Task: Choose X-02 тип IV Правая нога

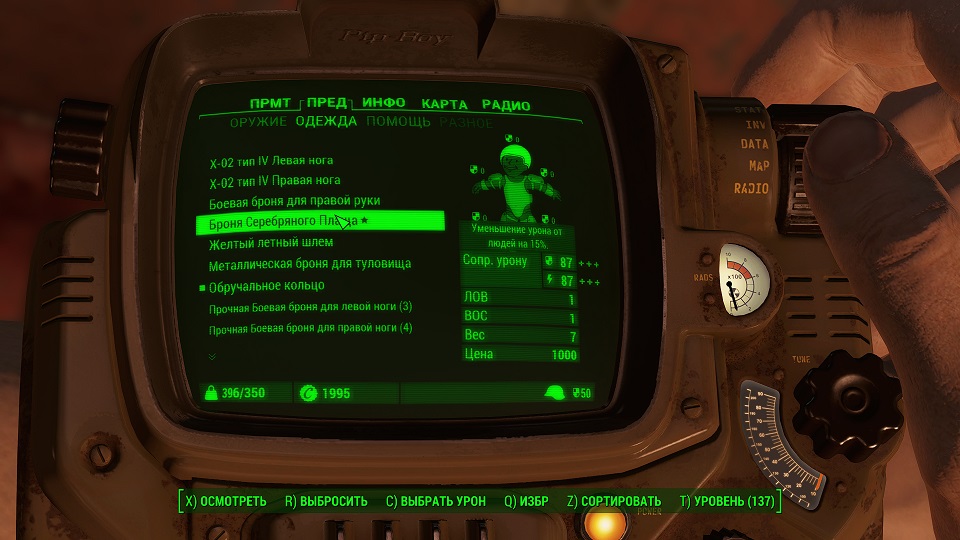Action: [x=275, y=181]
